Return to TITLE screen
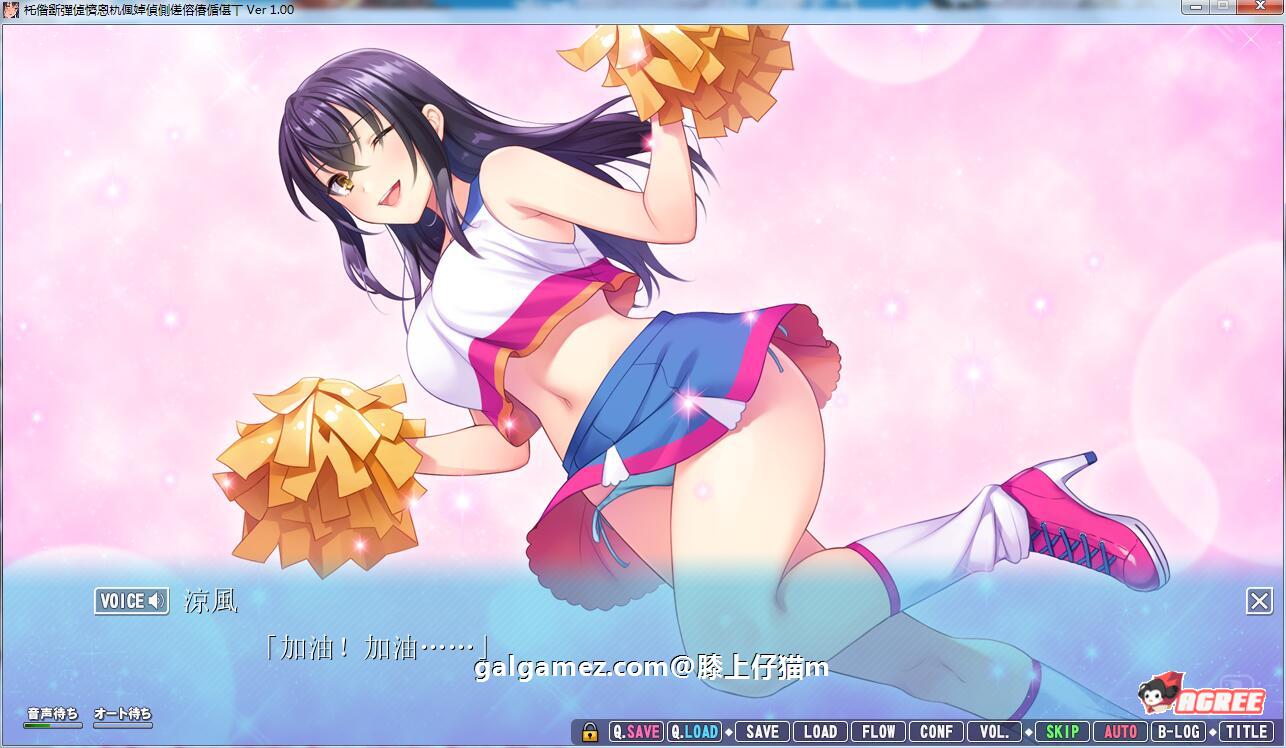The image size is (1286, 748). click(1245, 731)
